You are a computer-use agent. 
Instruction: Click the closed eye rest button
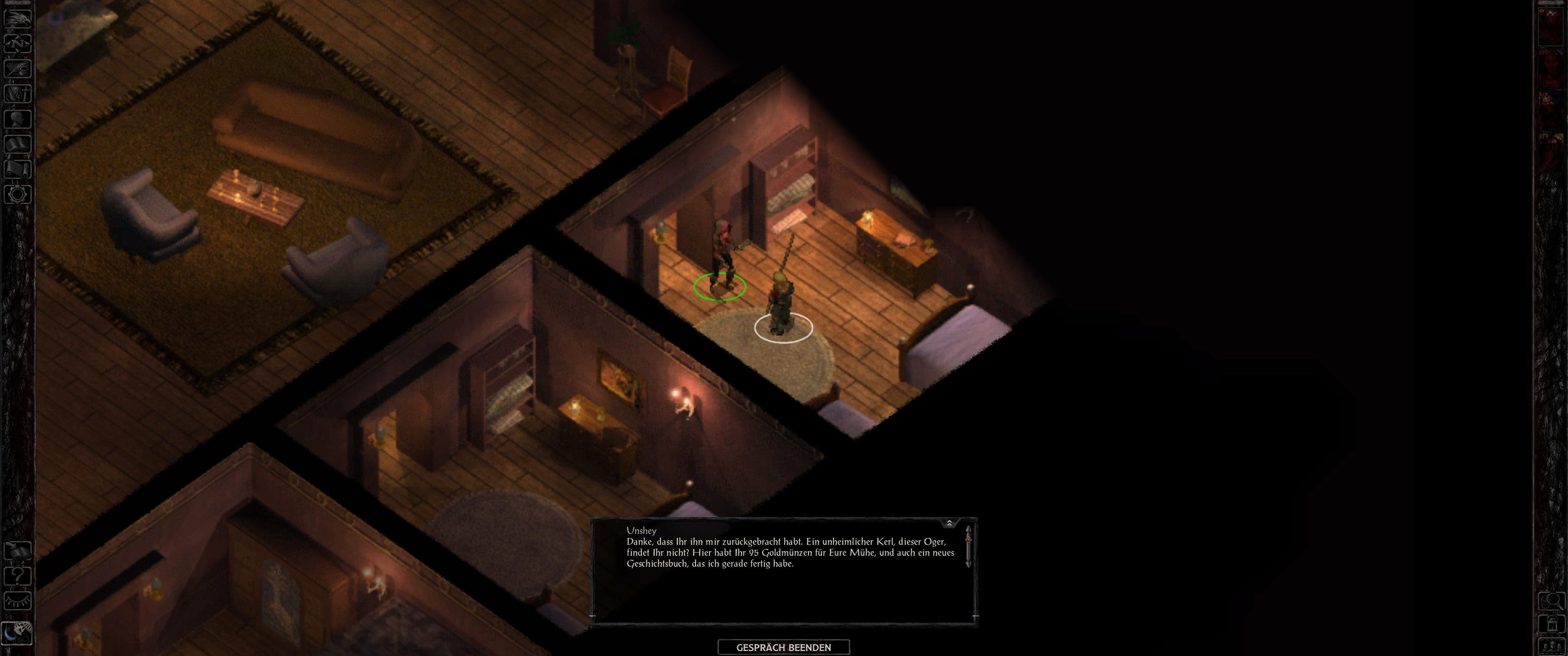[x=18, y=601]
